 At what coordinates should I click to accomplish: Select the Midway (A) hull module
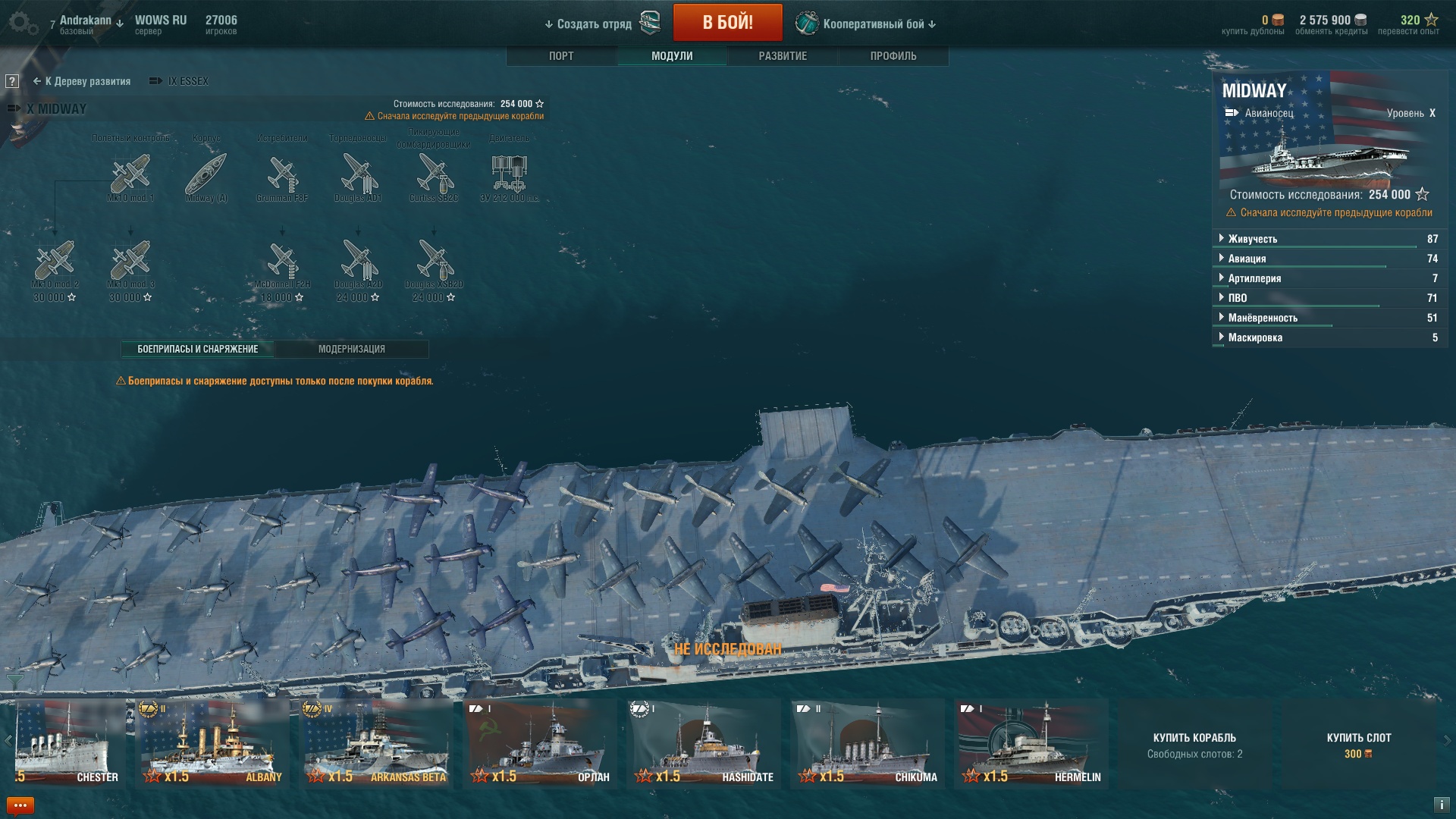click(x=206, y=174)
